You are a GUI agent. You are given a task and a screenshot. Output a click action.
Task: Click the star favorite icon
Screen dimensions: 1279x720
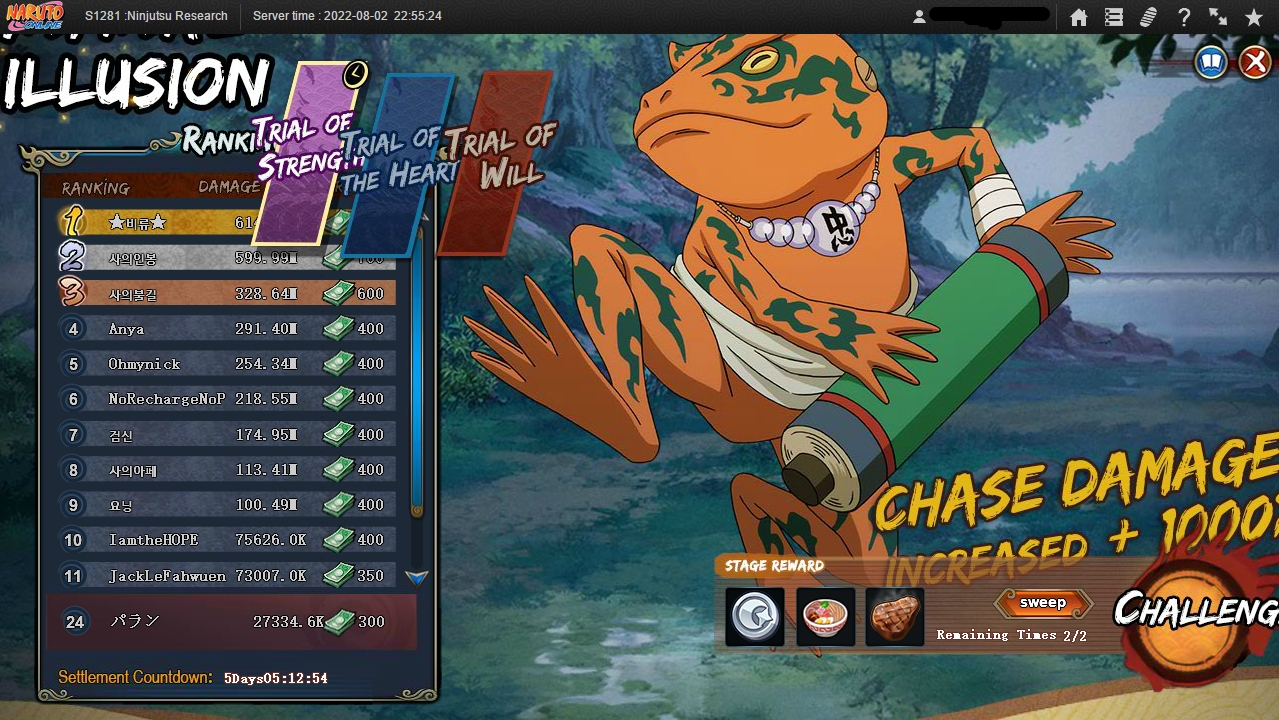point(1253,17)
